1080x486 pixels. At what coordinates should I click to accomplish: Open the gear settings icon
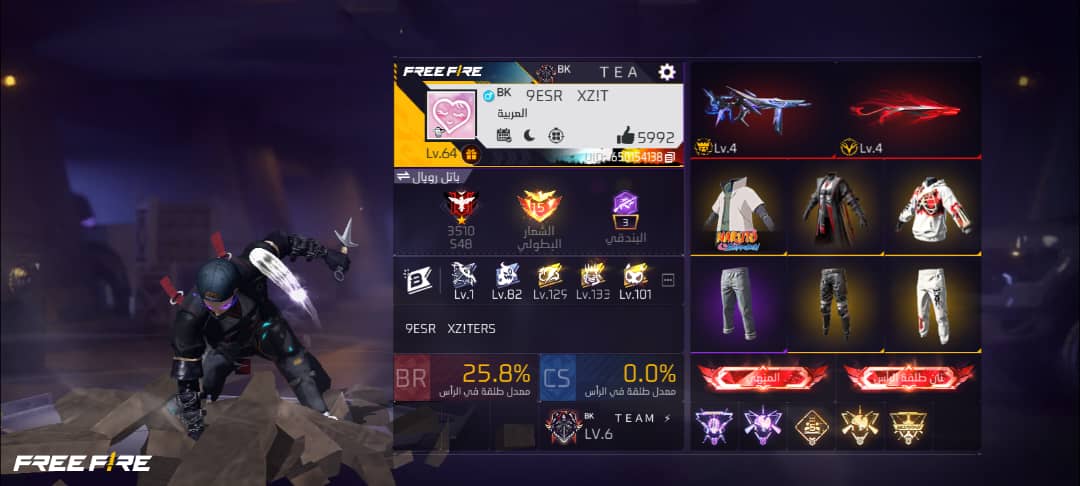pyautogui.click(x=667, y=72)
